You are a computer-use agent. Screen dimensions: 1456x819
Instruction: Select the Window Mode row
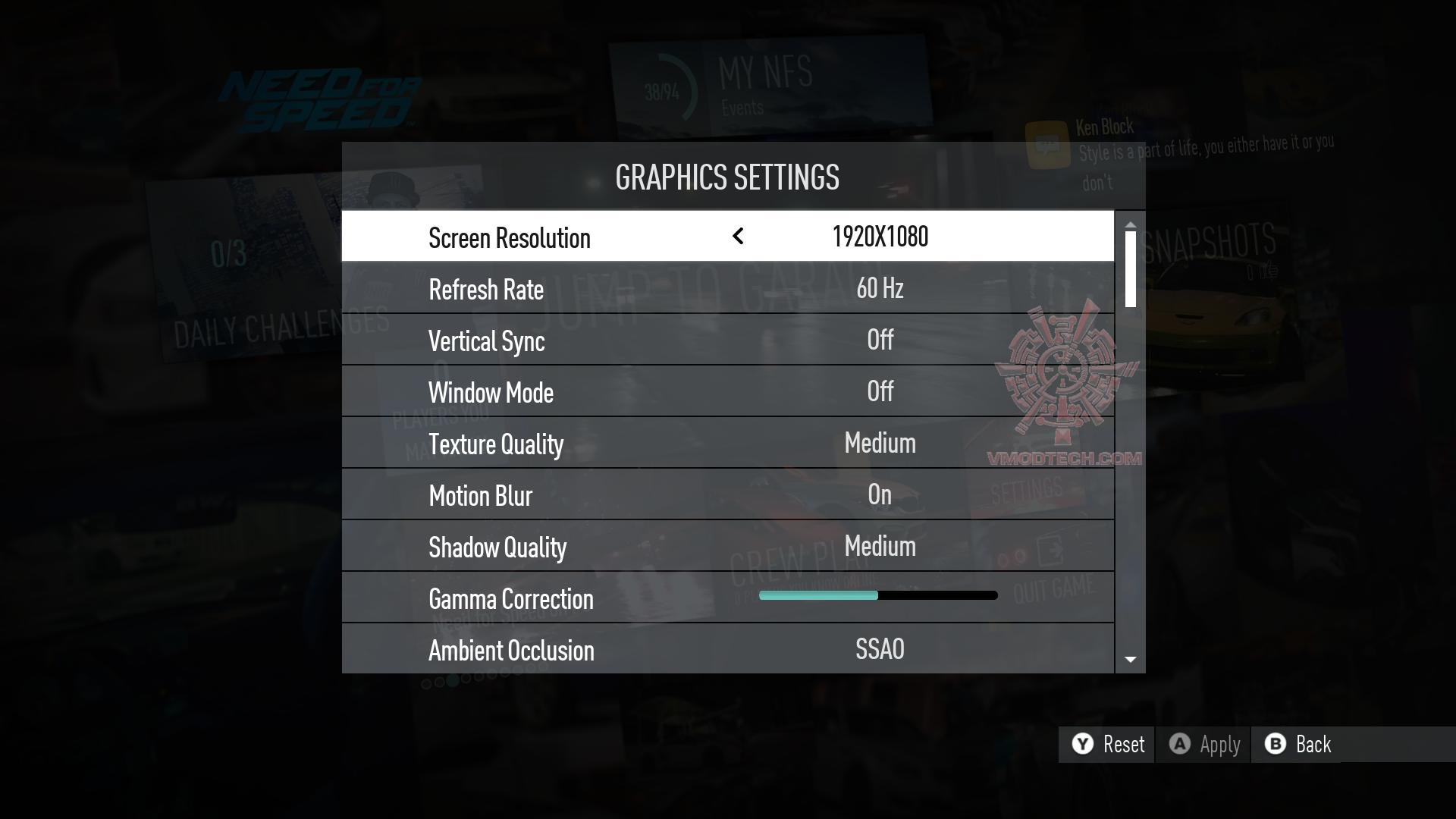pyautogui.click(x=727, y=392)
